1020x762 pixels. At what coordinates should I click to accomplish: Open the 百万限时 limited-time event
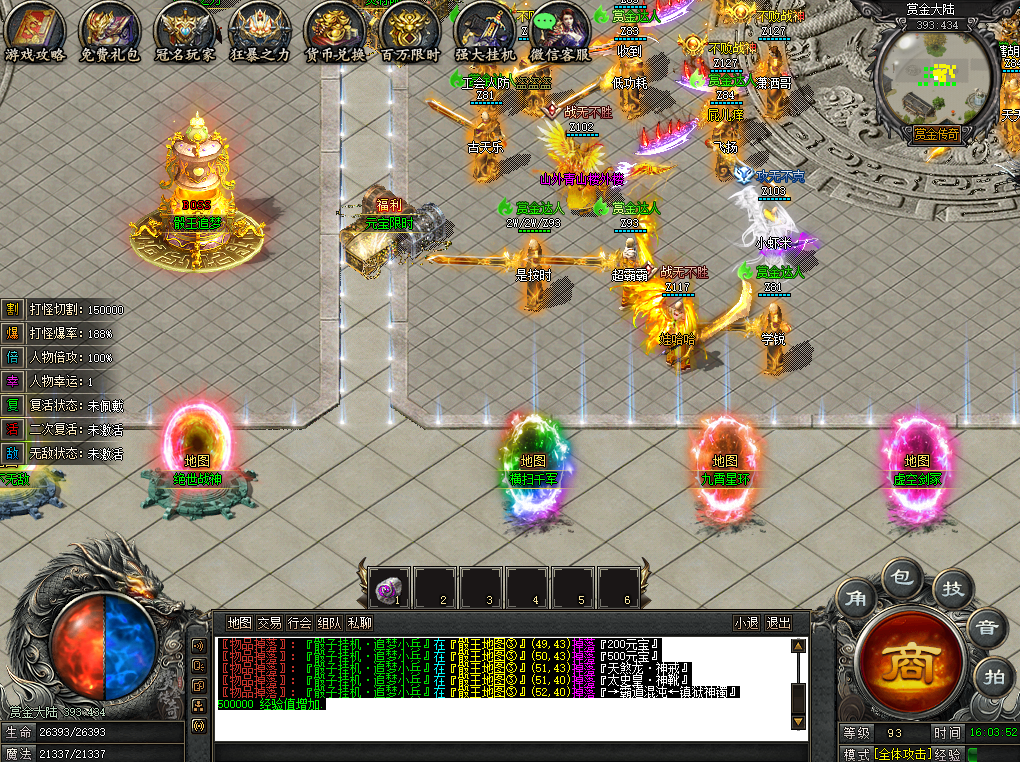click(x=410, y=31)
